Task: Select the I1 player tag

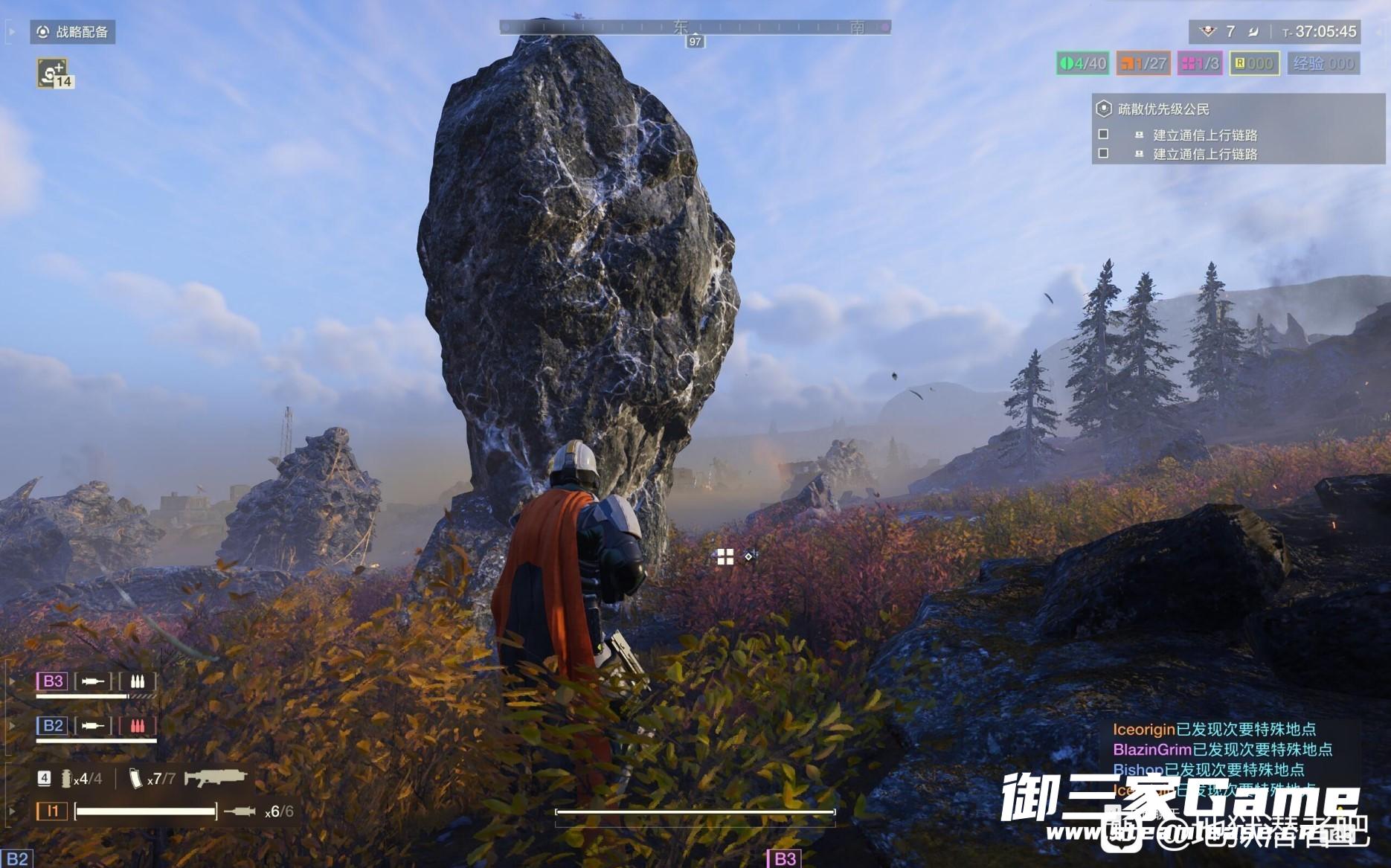Action: point(52,811)
